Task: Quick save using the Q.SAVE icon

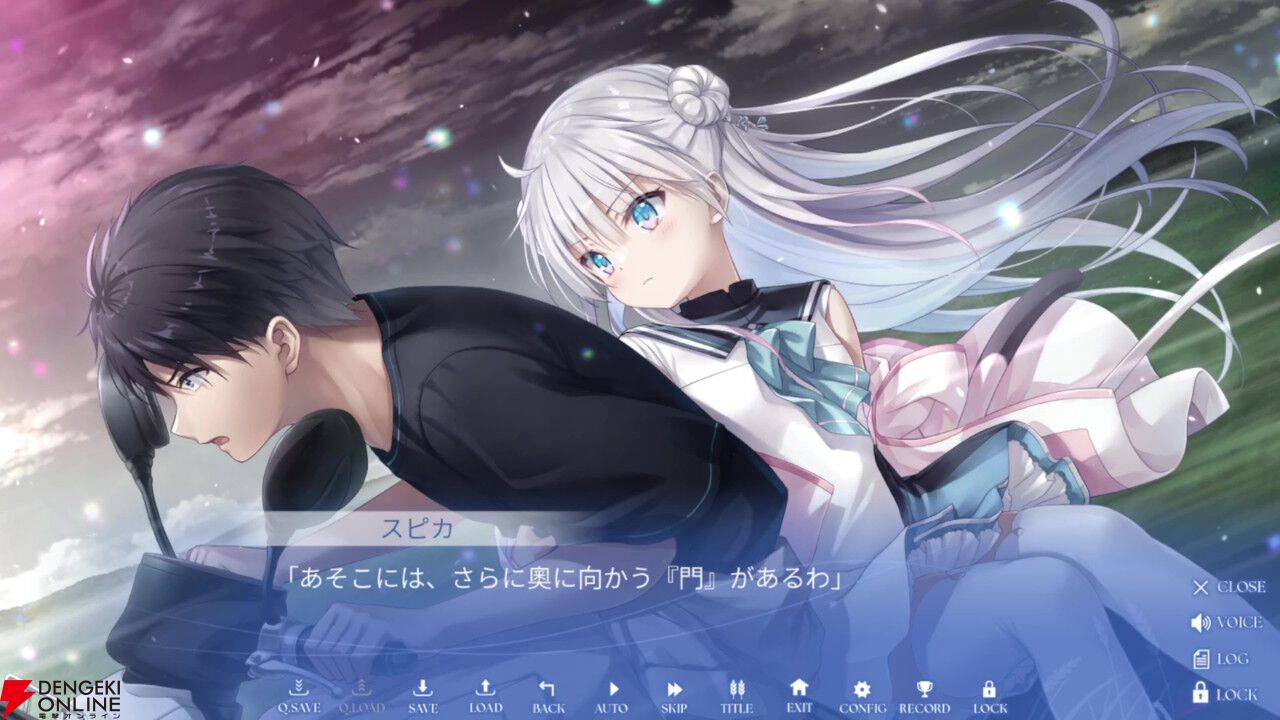Action: [298, 690]
